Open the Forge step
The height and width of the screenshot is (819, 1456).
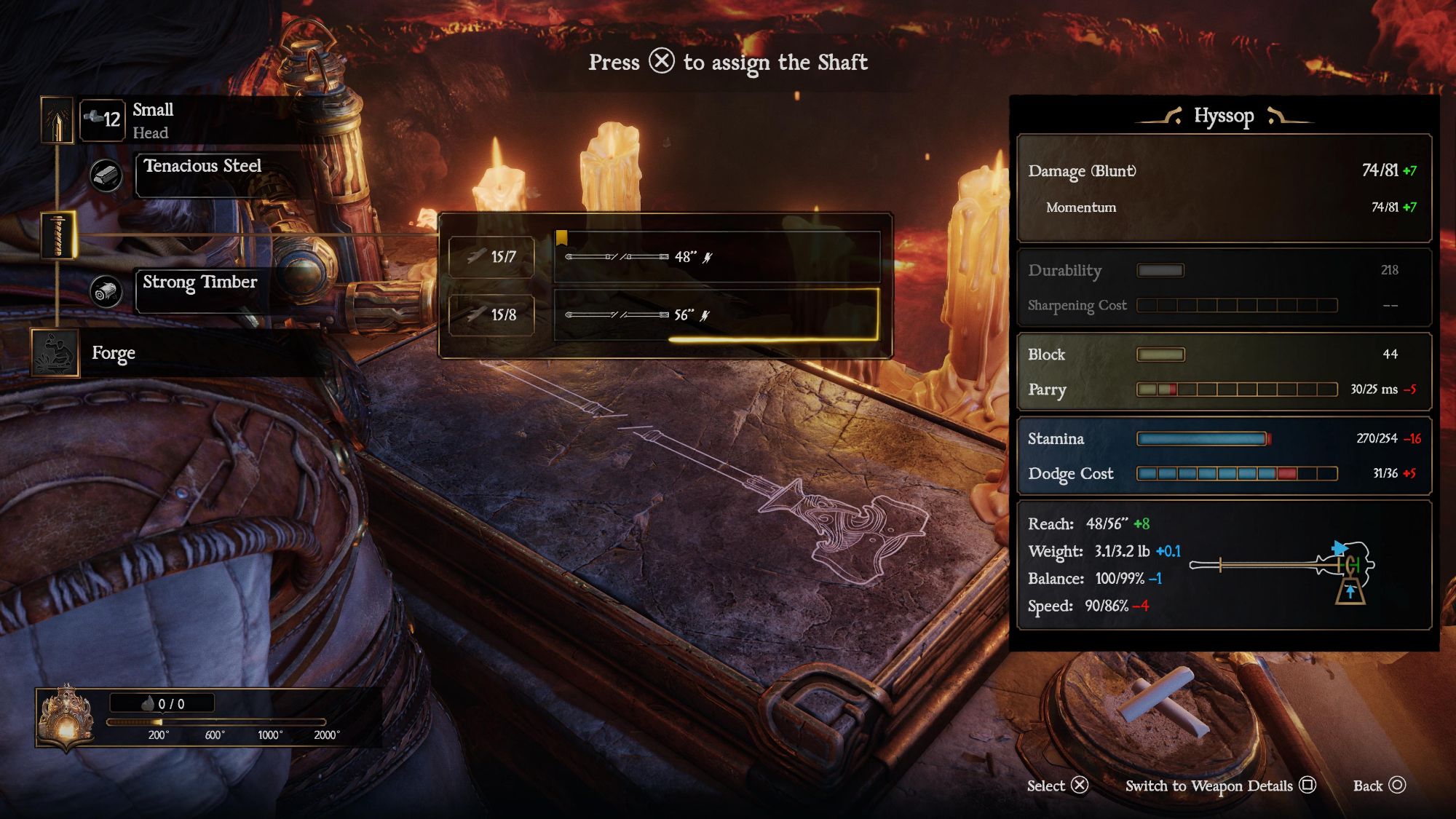(114, 353)
